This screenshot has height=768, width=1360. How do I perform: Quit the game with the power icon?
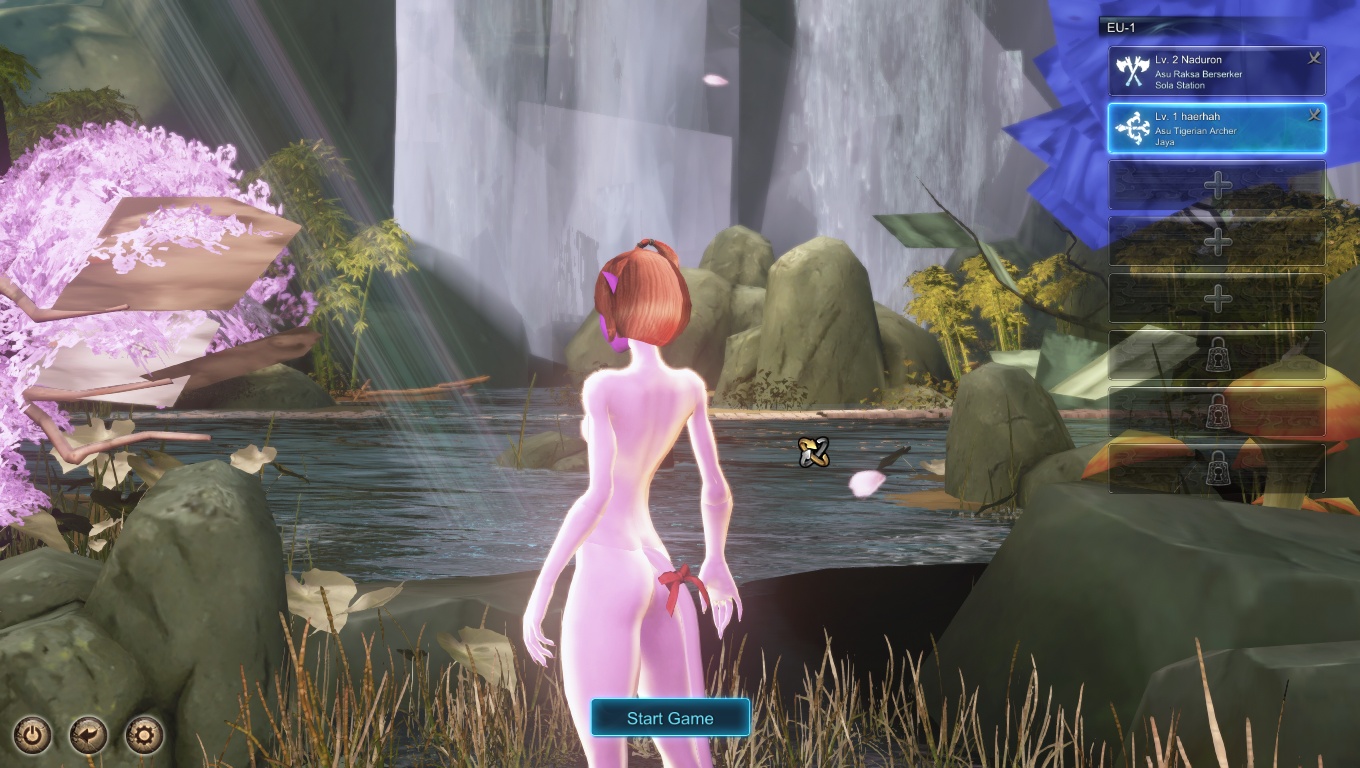pyautogui.click(x=33, y=737)
